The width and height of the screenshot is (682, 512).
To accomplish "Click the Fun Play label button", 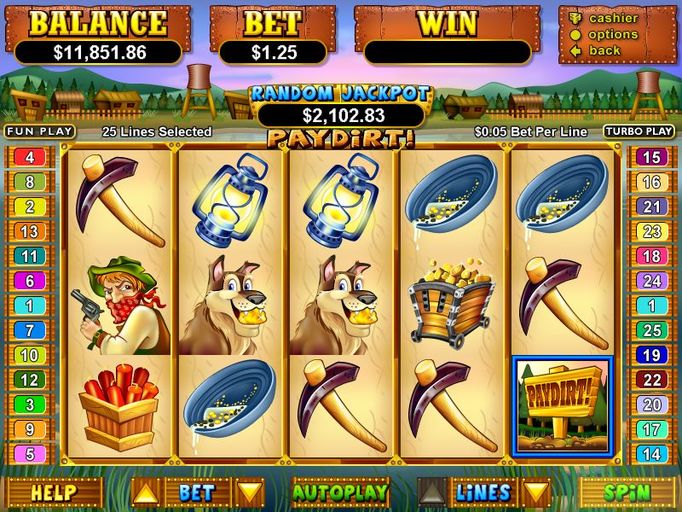I will tap(40, 131).
